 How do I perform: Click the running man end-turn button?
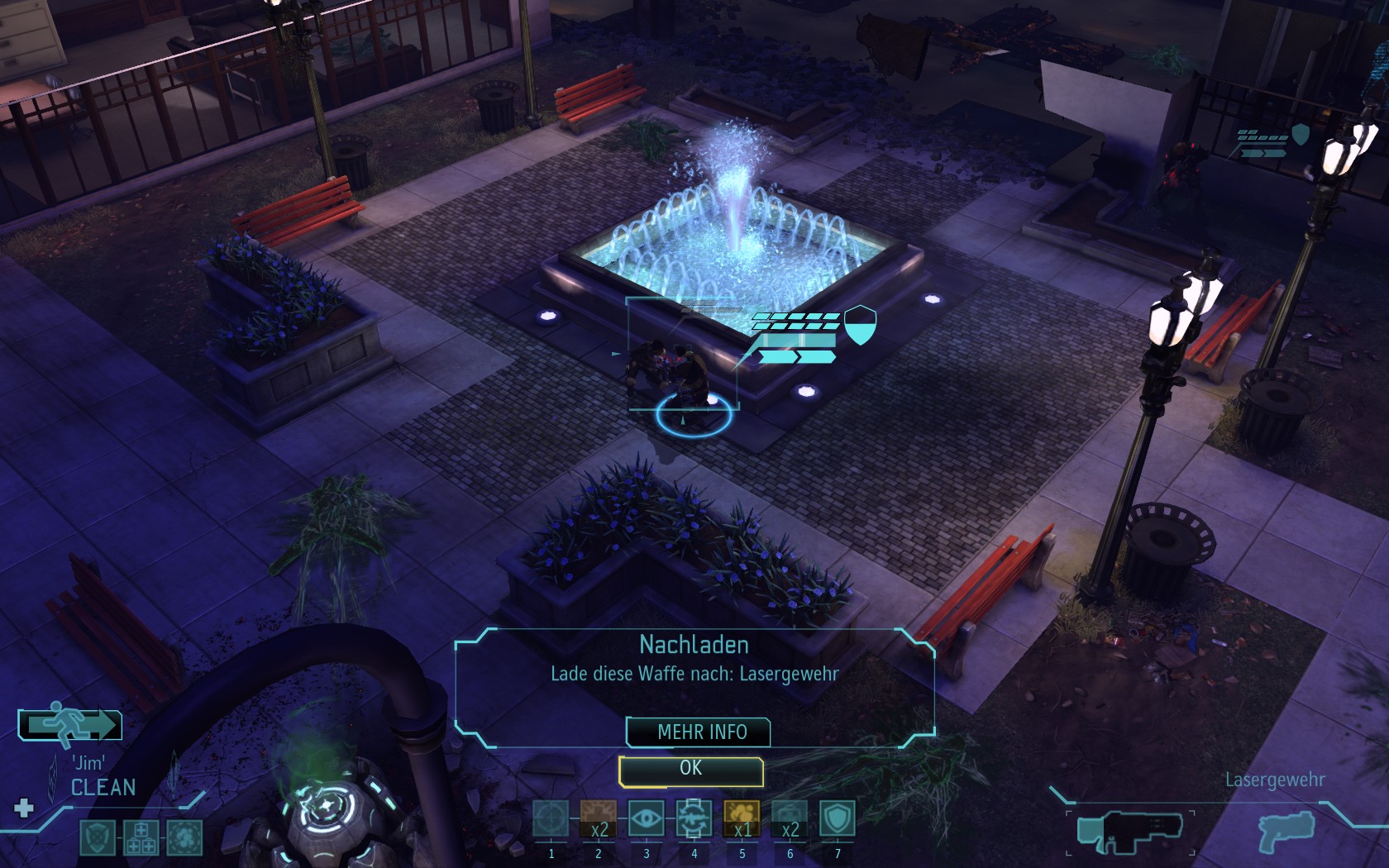(x=70, y=725)
